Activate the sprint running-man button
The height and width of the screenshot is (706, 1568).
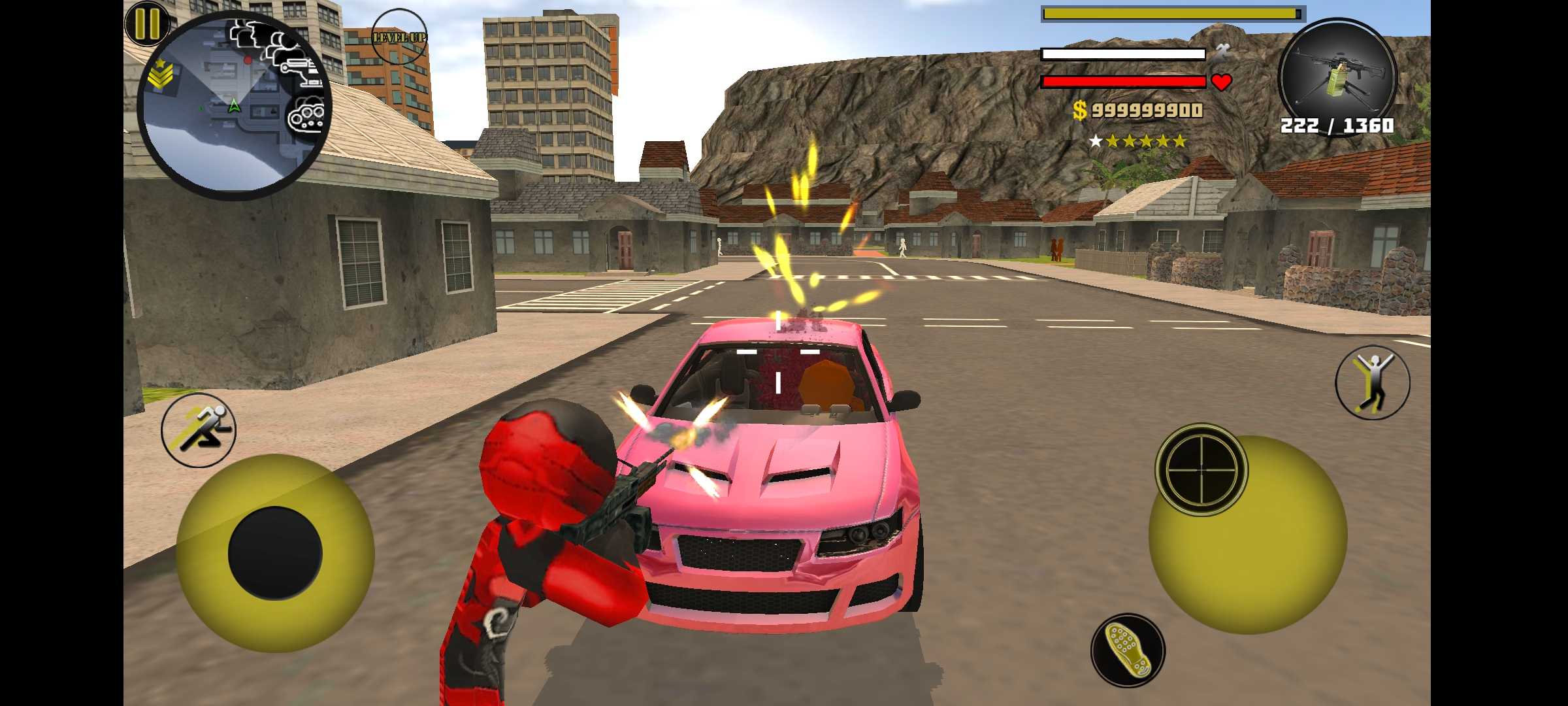pyautogui.click(x=199, y=429)
